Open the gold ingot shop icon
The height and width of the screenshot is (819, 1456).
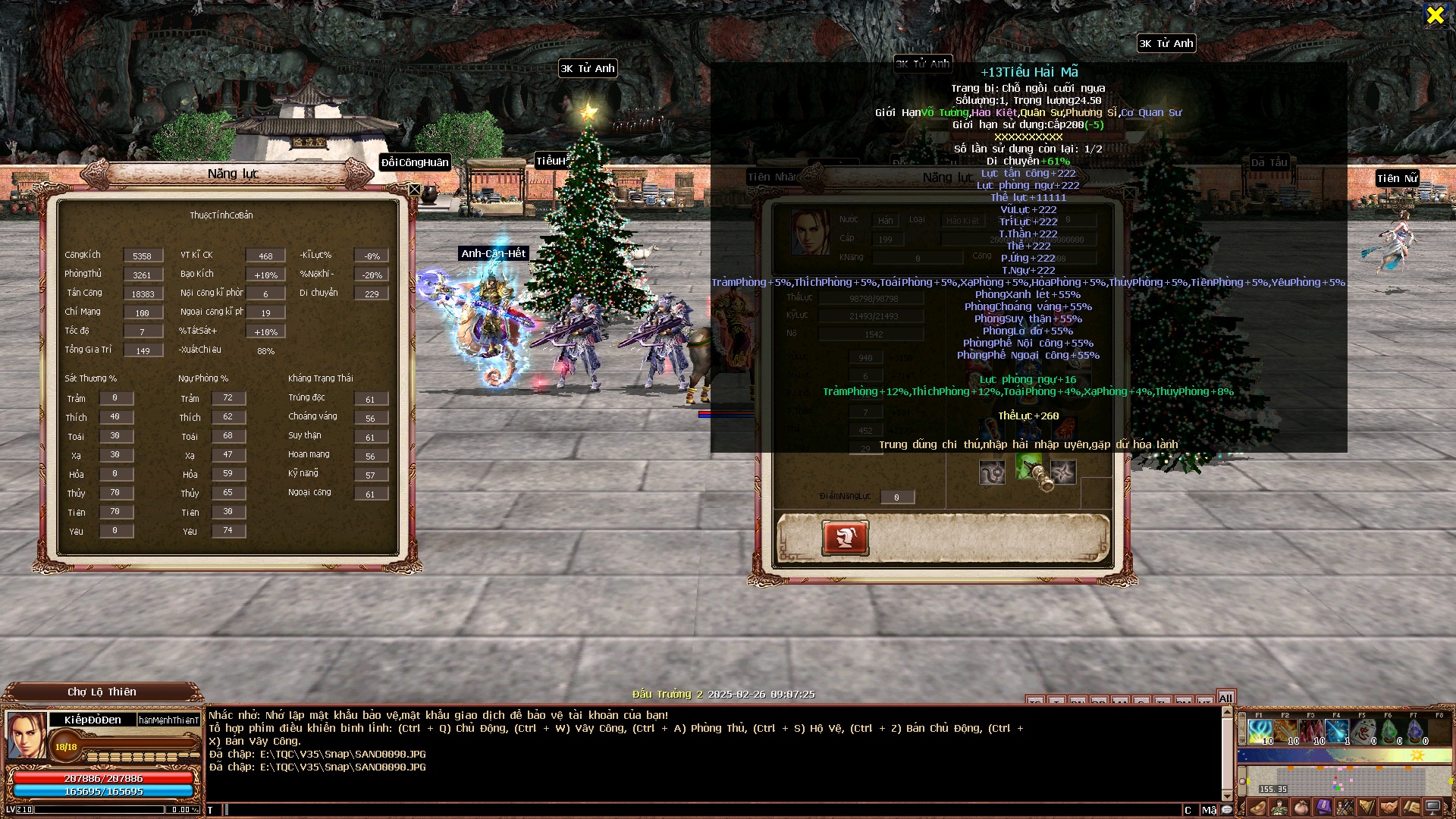click(1257, 808)
